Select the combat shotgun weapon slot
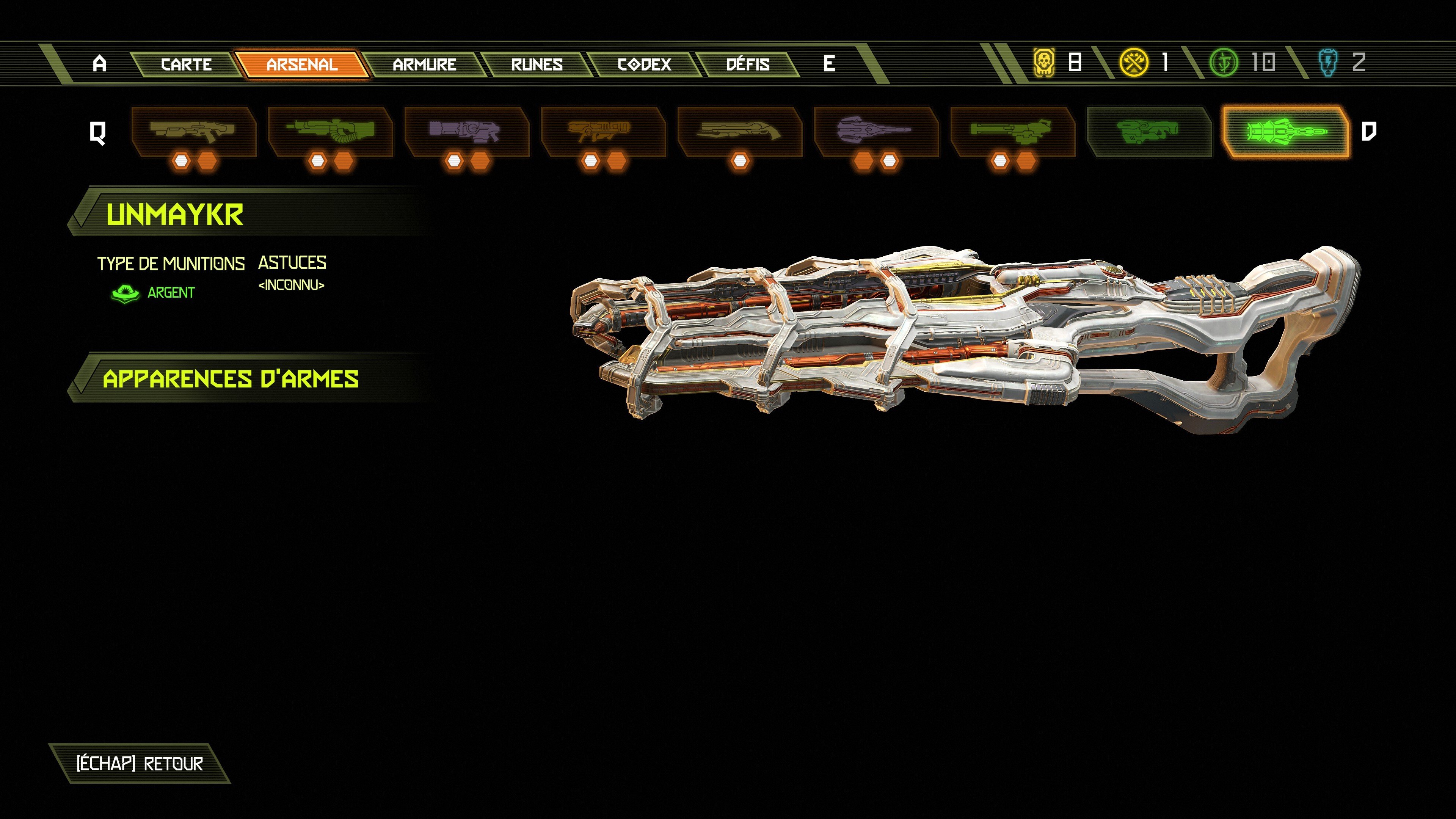Image resolution: width=1456 pixels, height=819 pixels. 193,131
